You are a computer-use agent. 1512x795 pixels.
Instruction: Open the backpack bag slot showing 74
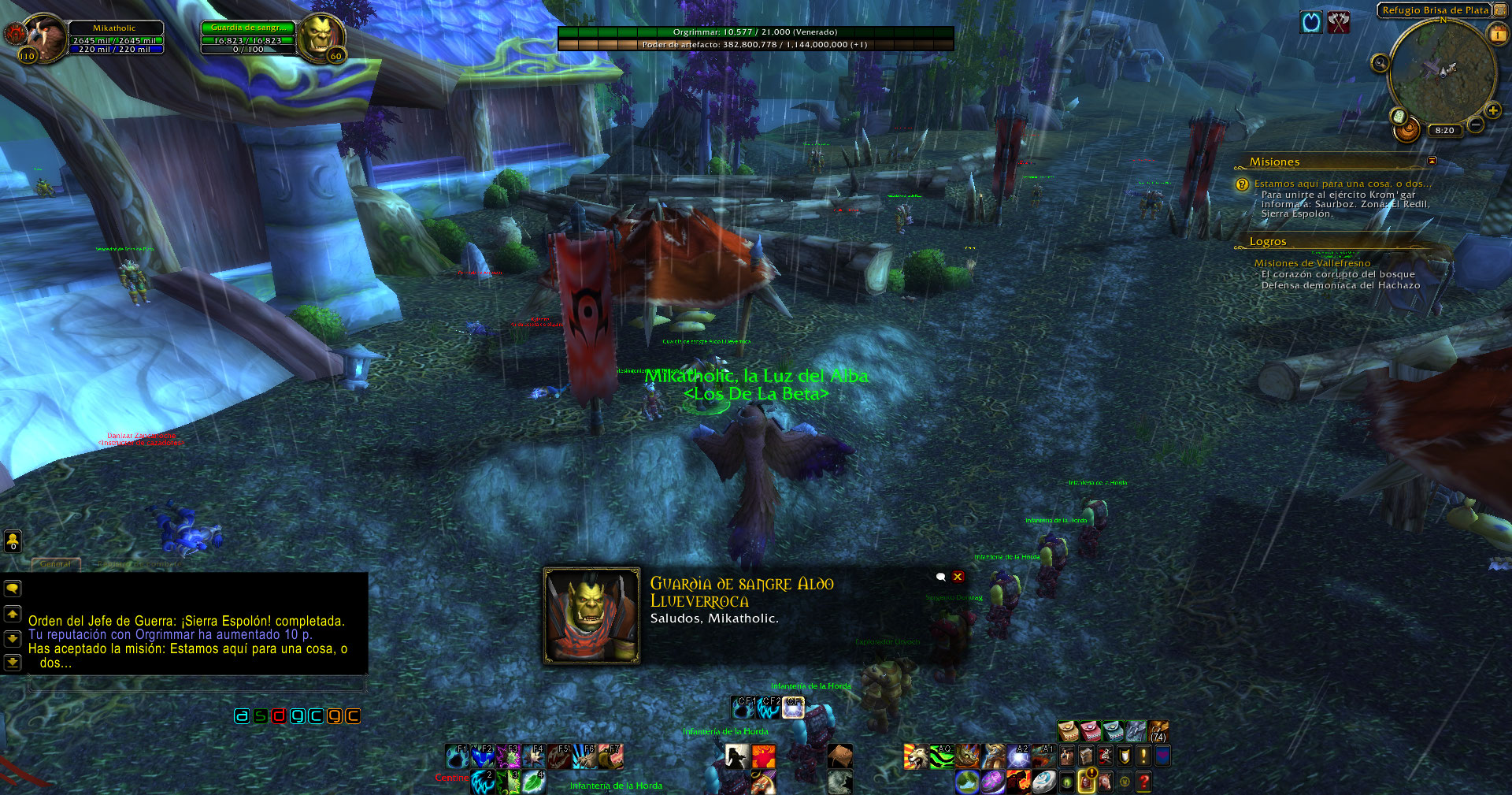1158,731
